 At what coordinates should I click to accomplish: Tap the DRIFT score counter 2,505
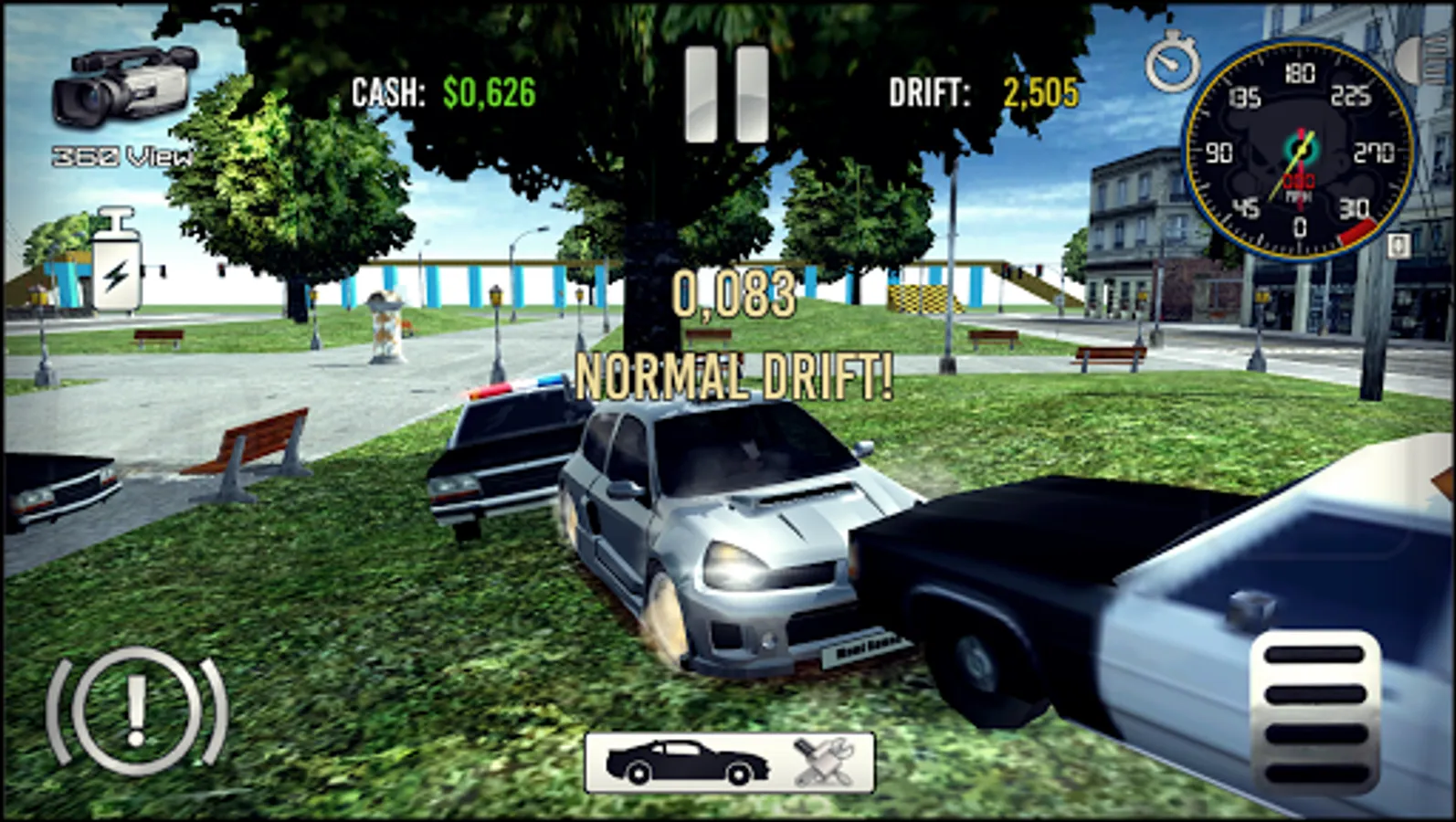pyautogui.click(x=1041, y=91)
